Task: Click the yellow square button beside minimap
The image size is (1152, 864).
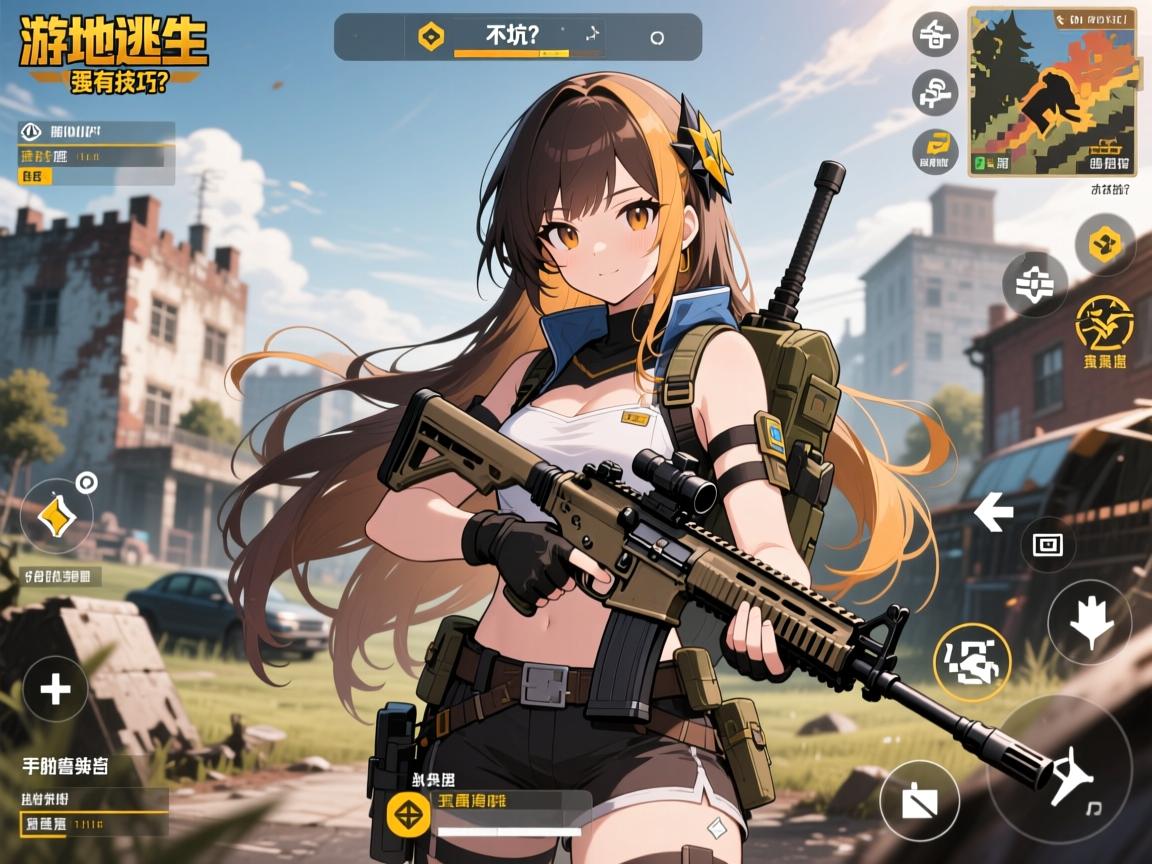Action: [x=935, y=147]
